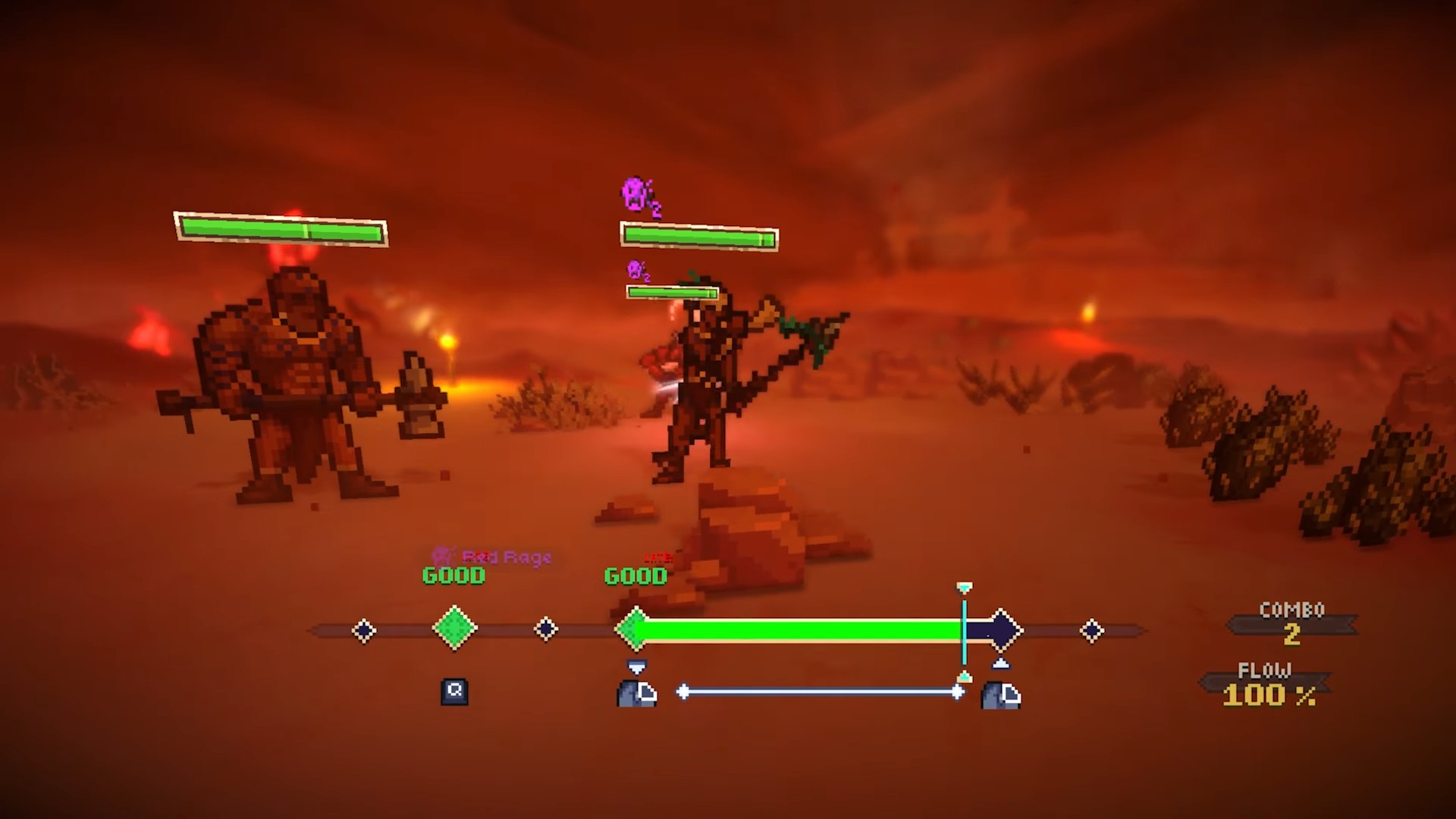Click the horizontal timing slider between the mouse icons

coord(819,692)
